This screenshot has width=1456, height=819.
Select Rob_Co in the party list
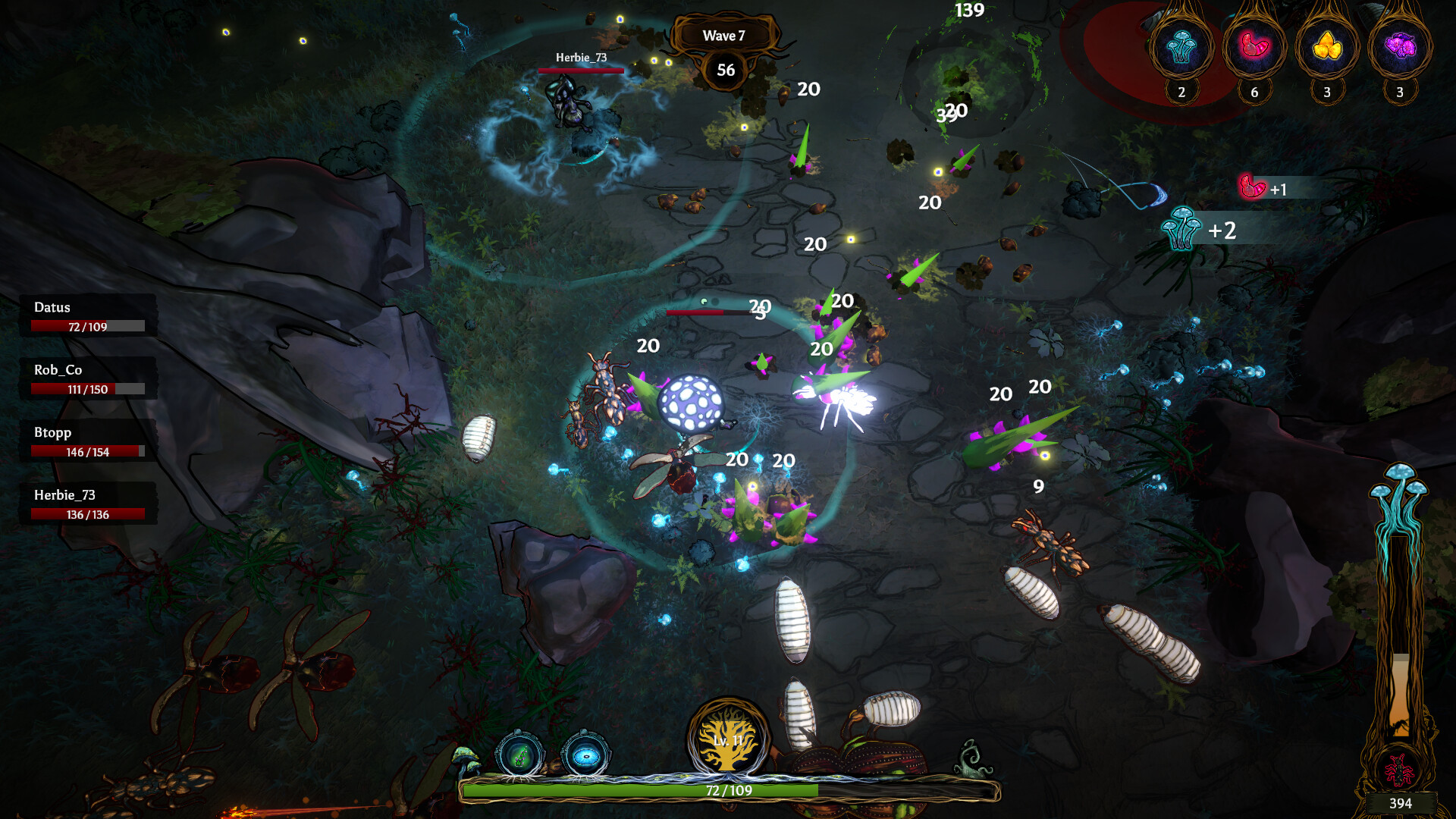click(x=86, y=378)
